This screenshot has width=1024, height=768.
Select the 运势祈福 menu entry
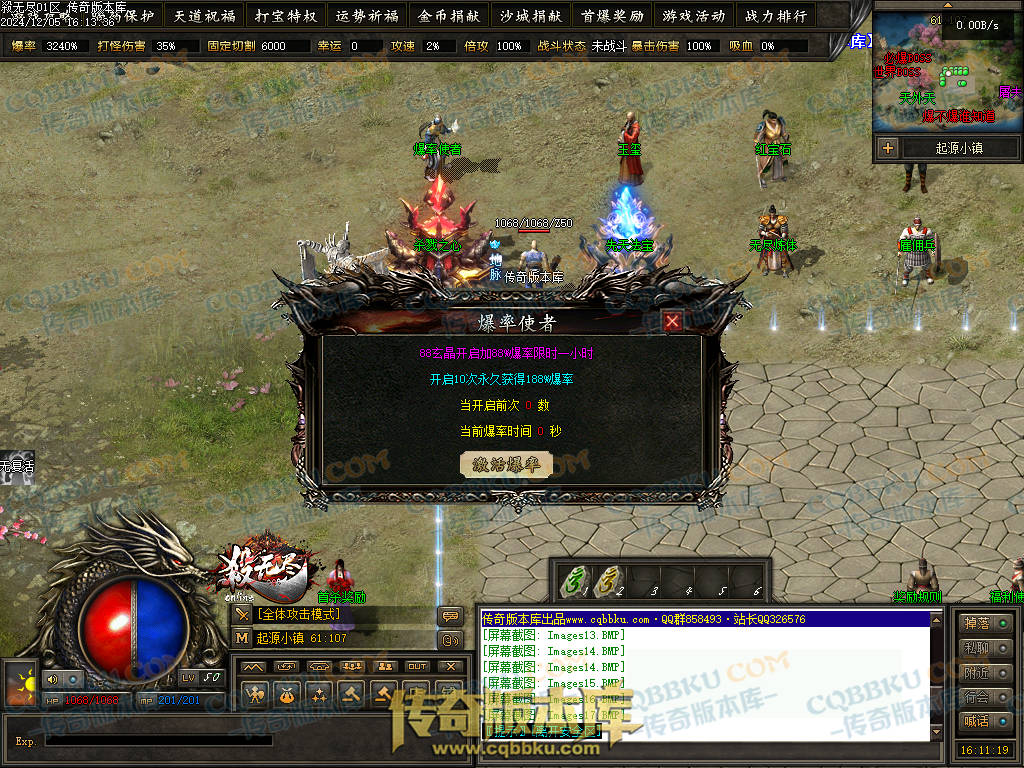(367, 16)
